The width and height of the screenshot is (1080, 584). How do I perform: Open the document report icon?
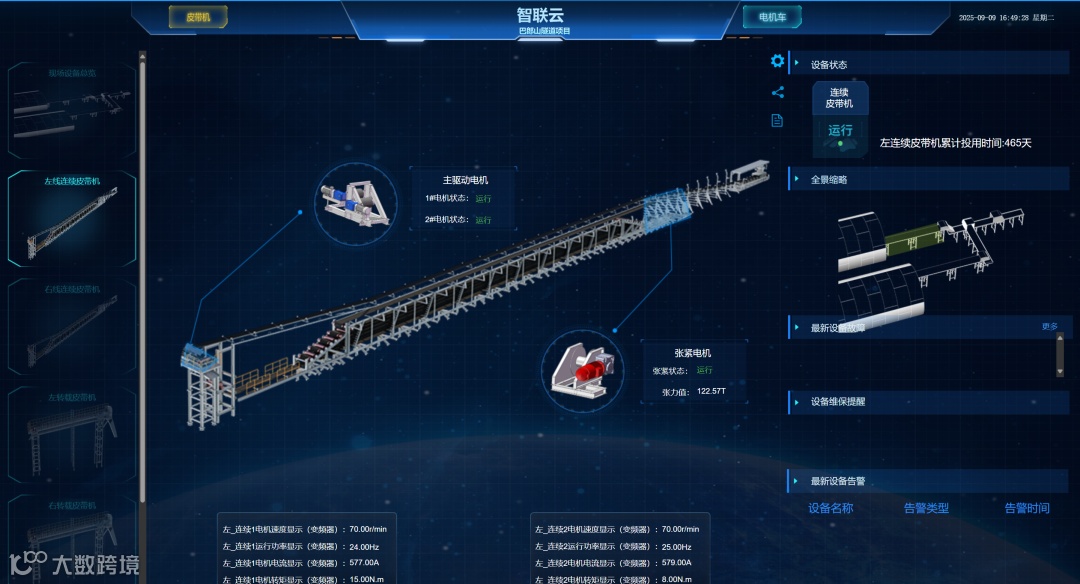tap(777, 121)
